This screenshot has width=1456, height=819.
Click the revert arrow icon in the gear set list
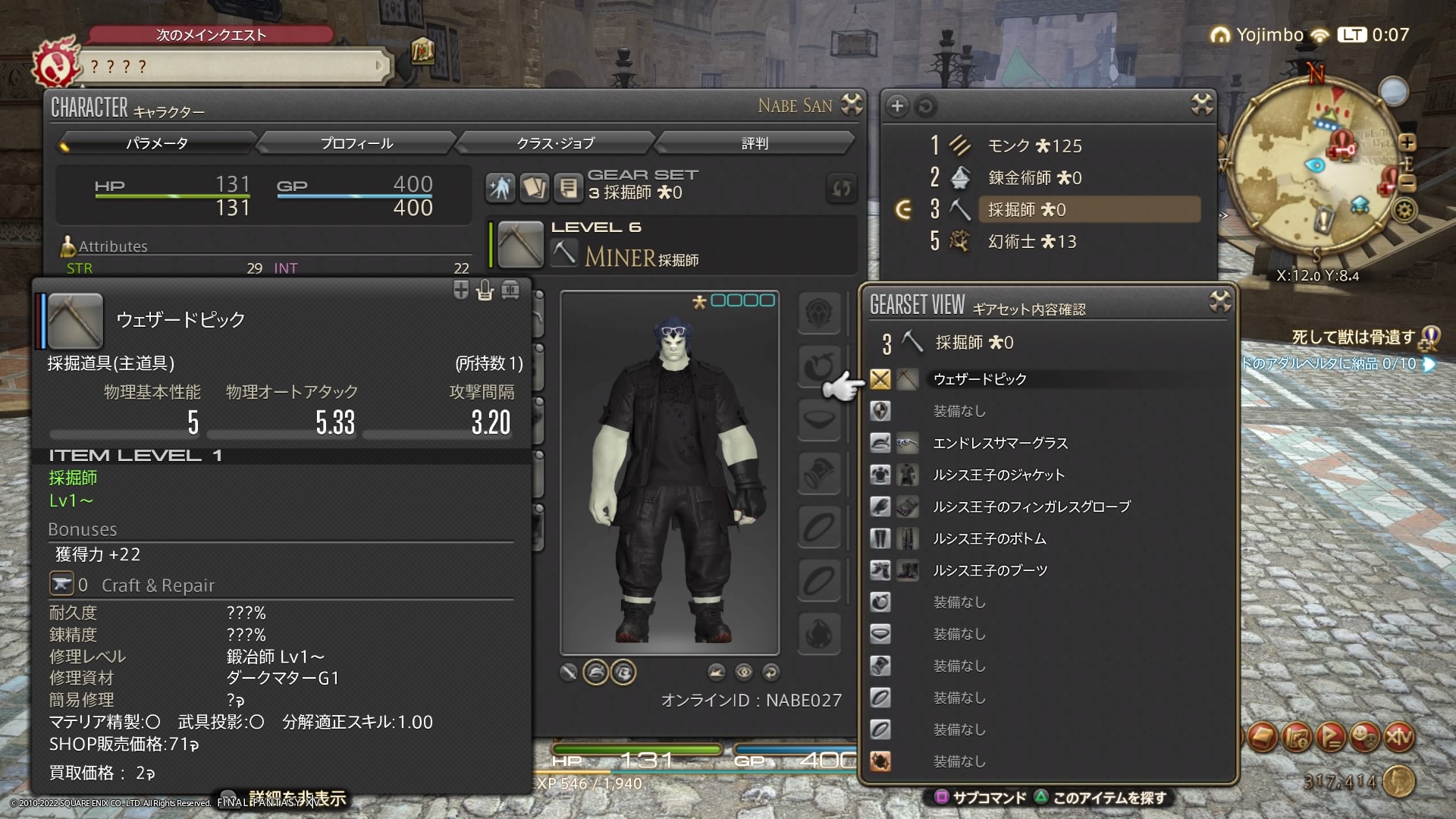pos(925,107)
